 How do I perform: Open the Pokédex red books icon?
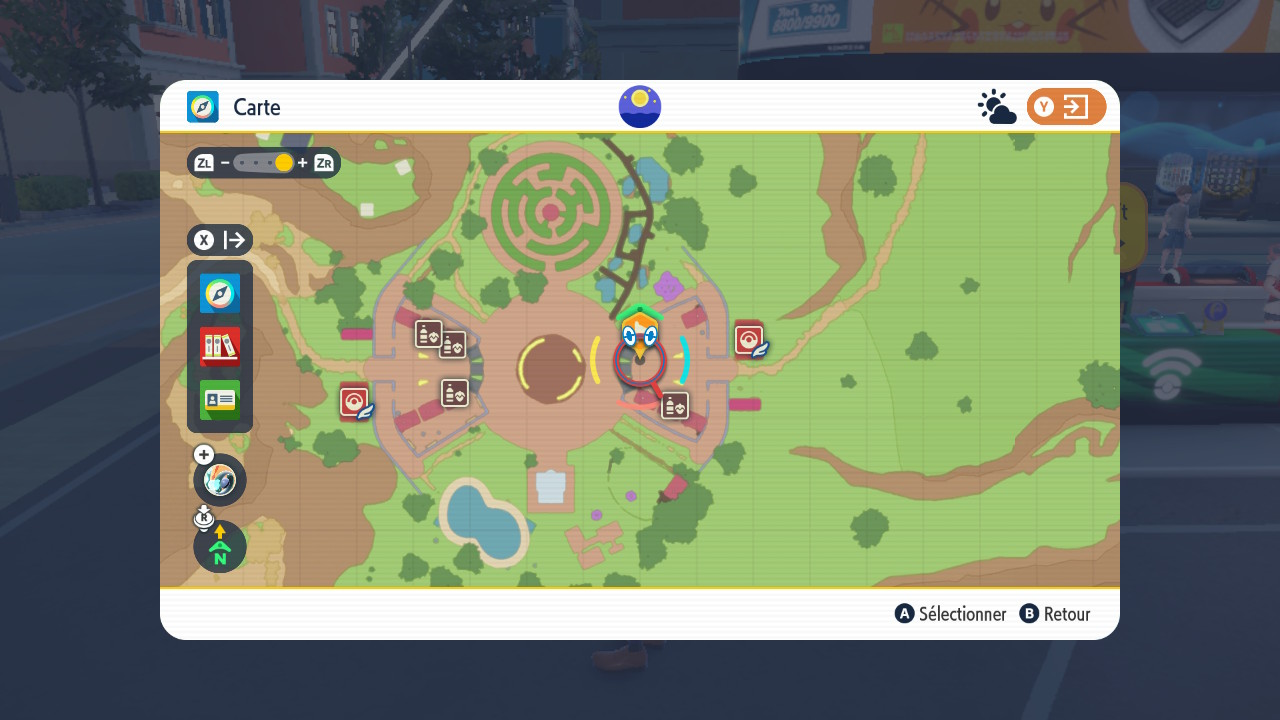[x=220, y=347]
